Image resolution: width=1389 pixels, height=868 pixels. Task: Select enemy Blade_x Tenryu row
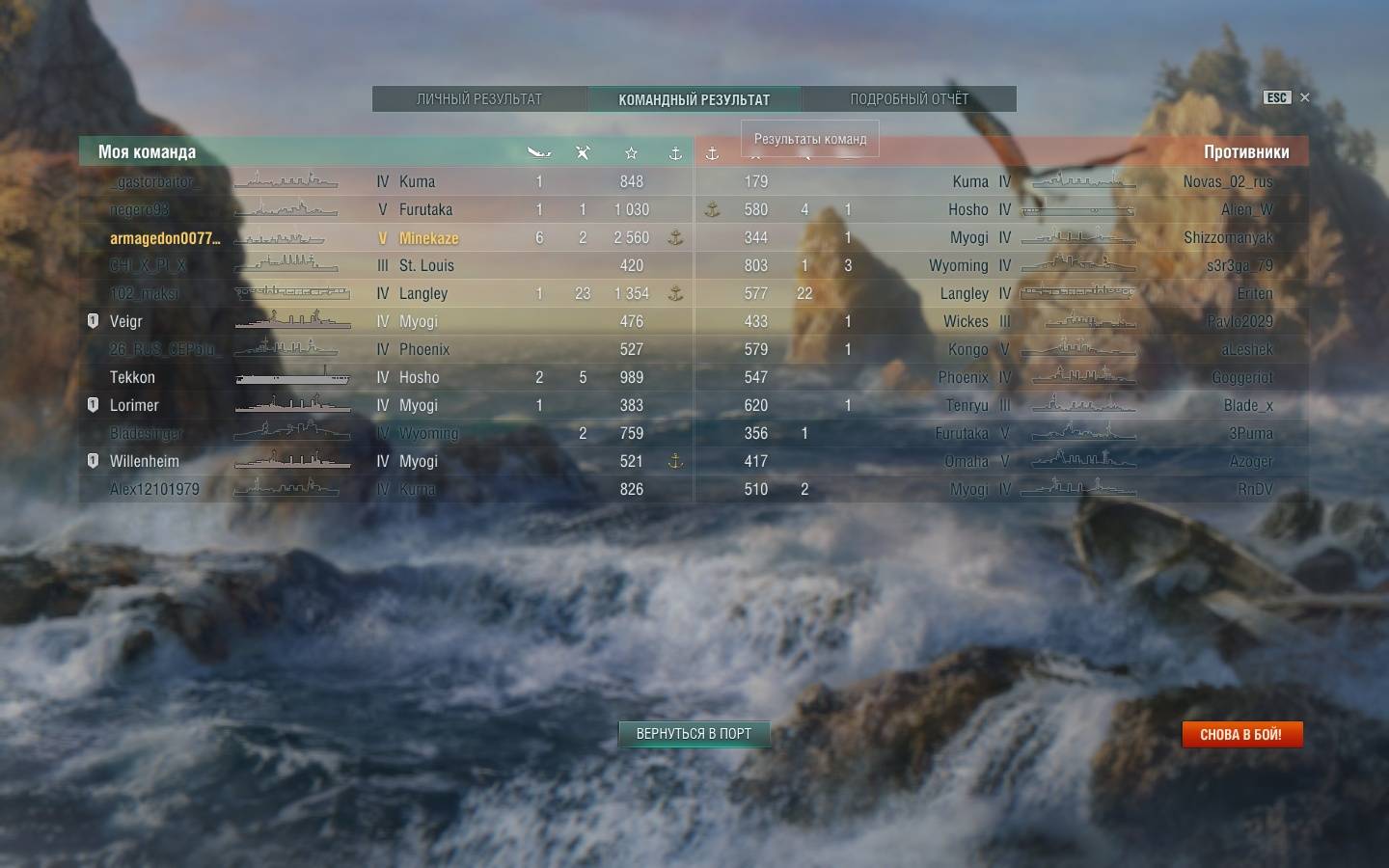(1003, 405)
